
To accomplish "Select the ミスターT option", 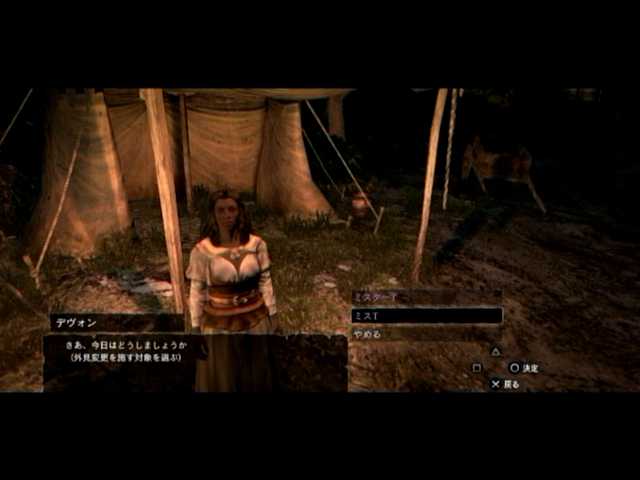I will click(377, 297).
